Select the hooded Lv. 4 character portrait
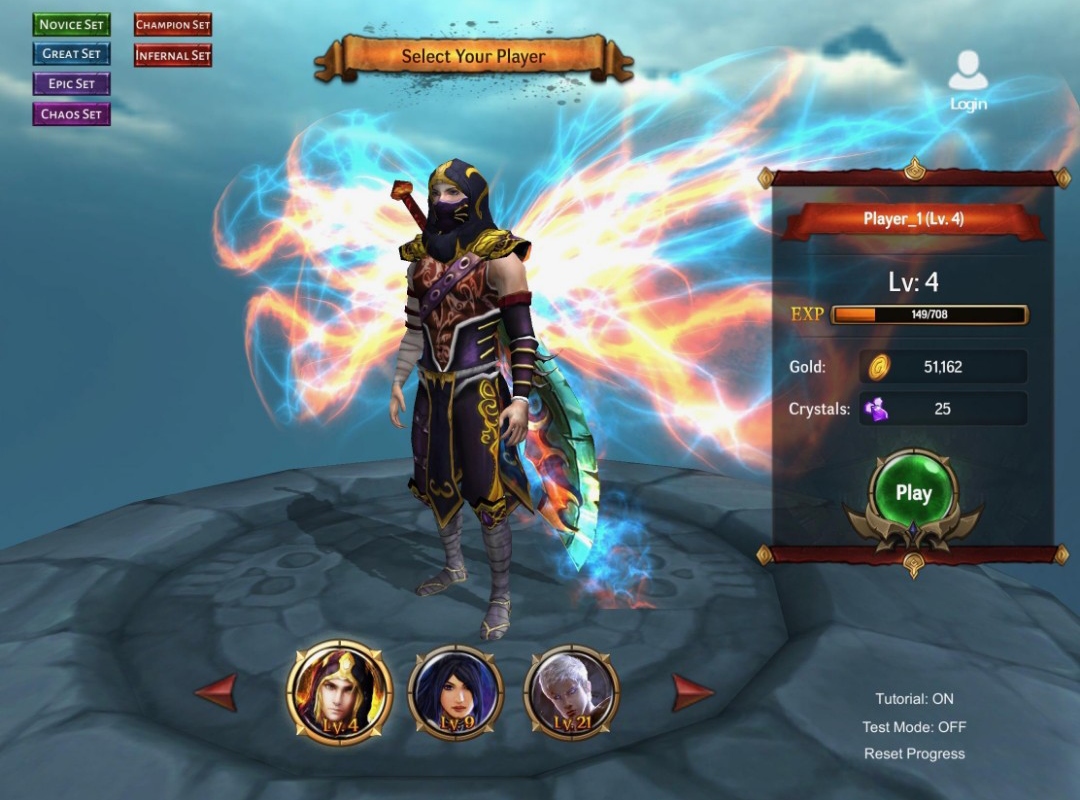The width and height of the screenshot is (1080, 800). tap(339, 692)
